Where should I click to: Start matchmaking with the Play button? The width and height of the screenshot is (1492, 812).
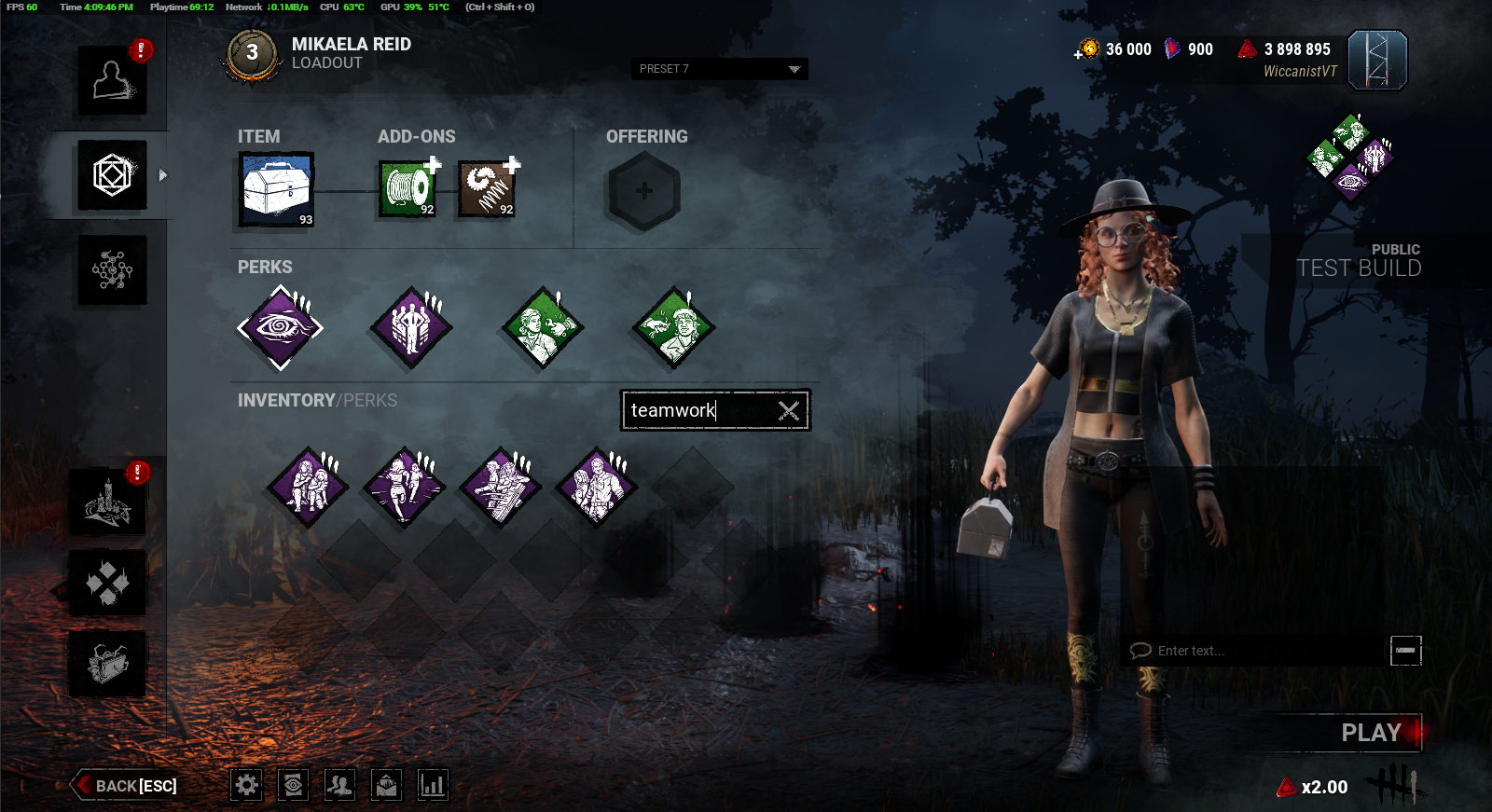tap(1371, 733)
